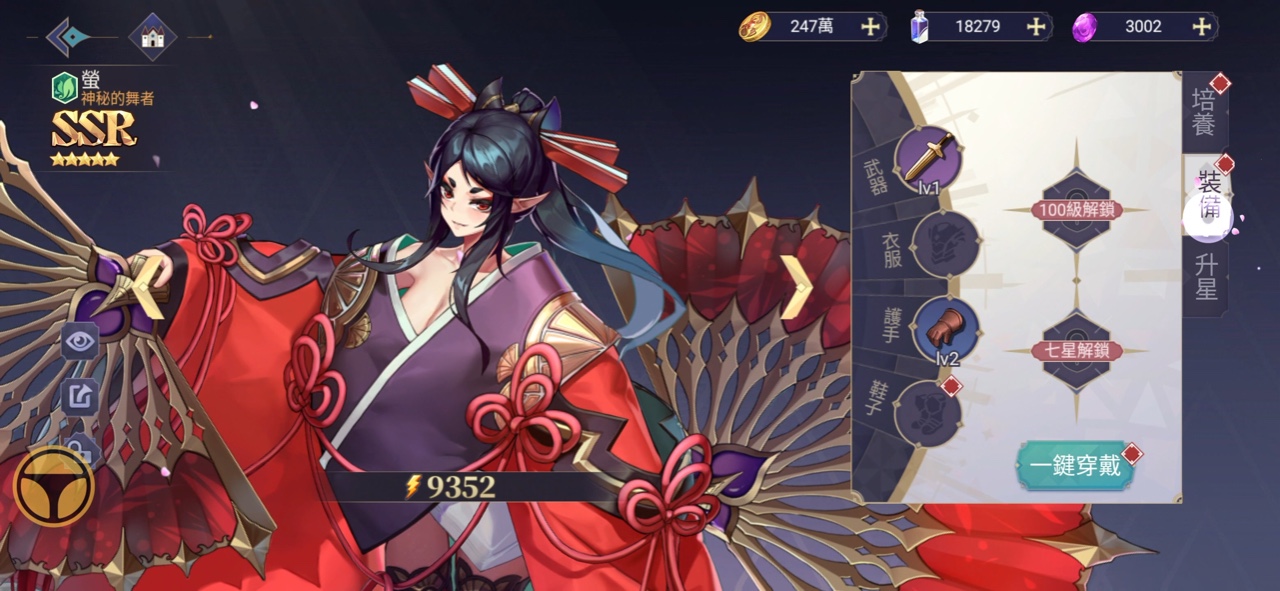
Task: Buy purple gems using the plus button
Action: (x=1202, y=27)
